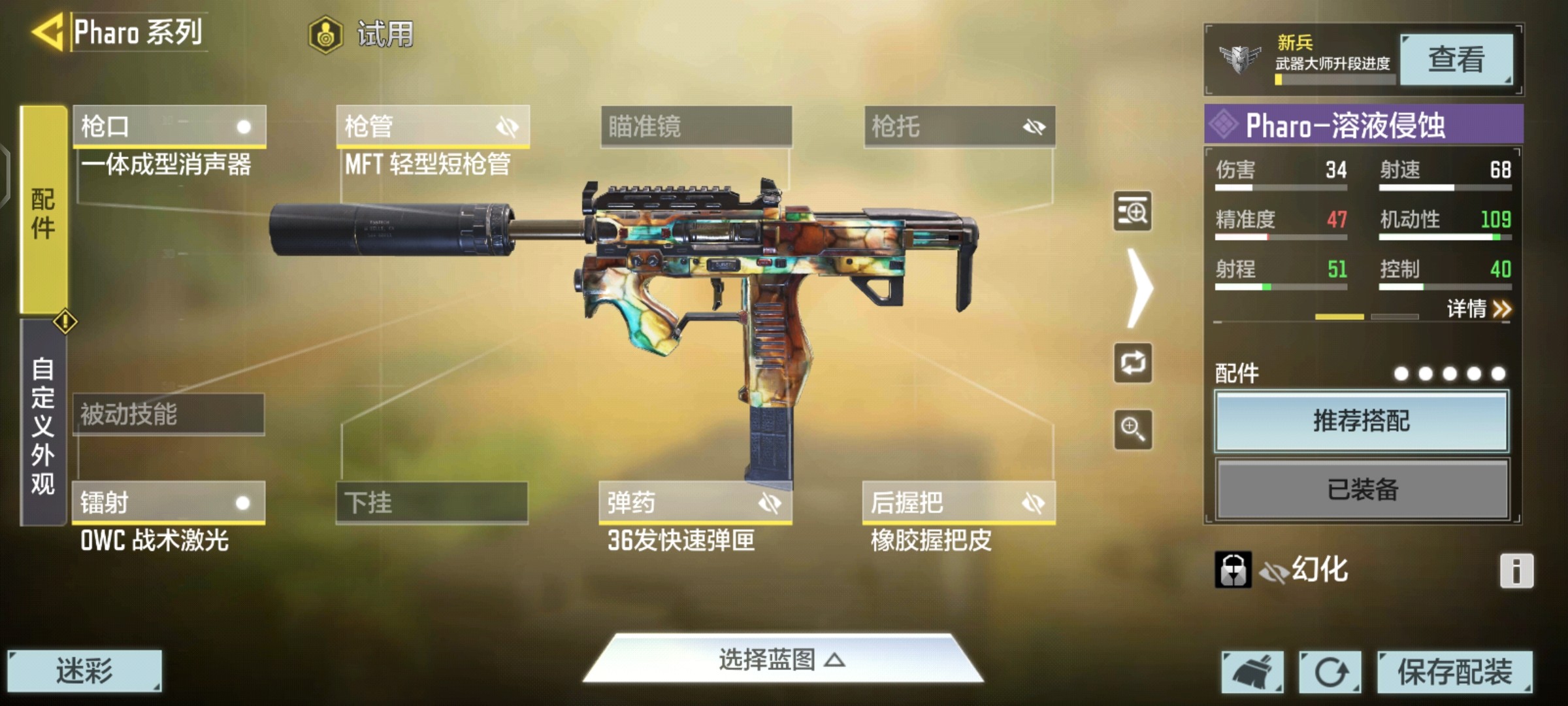The width and height of the screenshot is (1568, 706).
Task: Choose the 下挂 underbarrel slot
Action: click(x=432, y=503)
